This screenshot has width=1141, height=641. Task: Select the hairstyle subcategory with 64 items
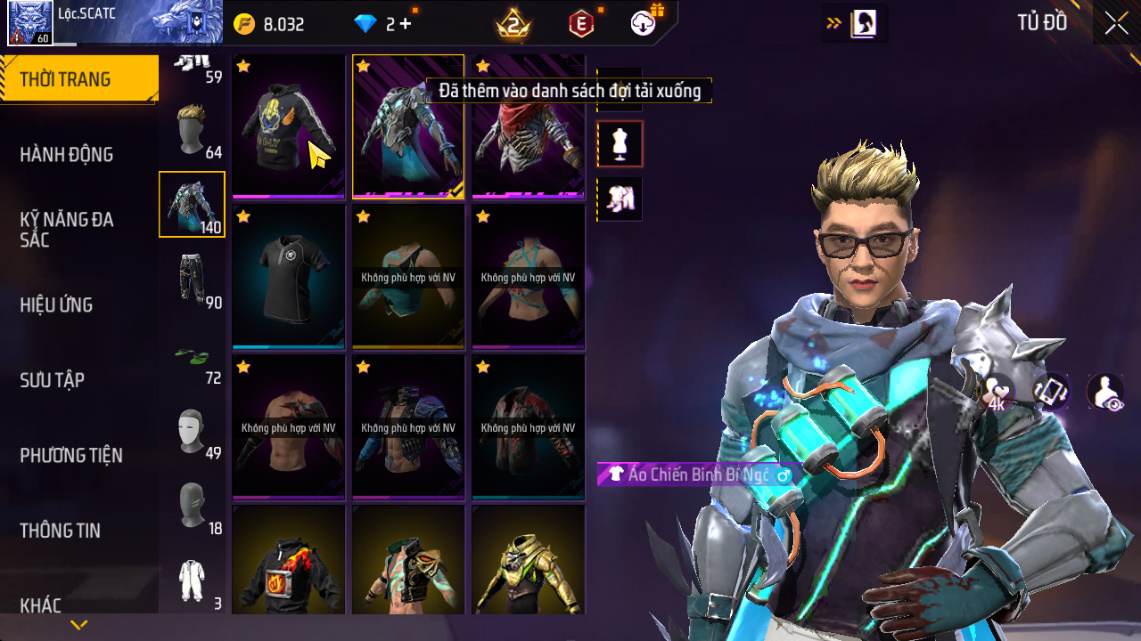(192, 130)
